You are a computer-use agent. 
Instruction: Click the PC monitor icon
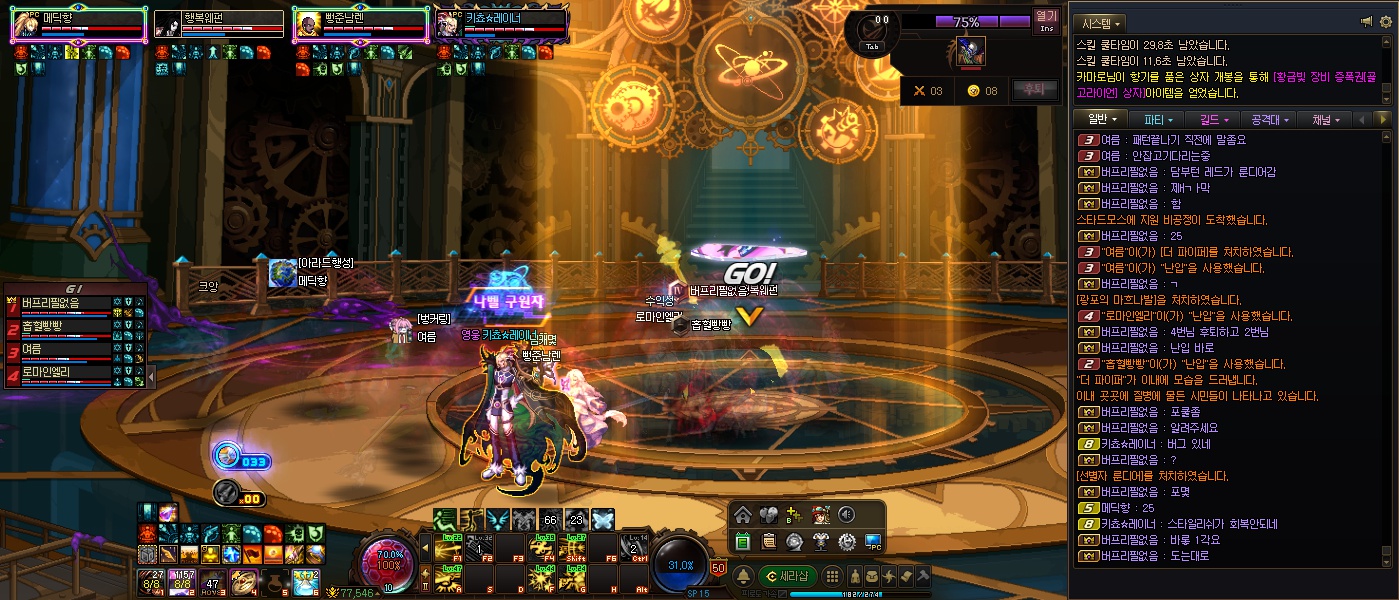[x=872, y=542]
